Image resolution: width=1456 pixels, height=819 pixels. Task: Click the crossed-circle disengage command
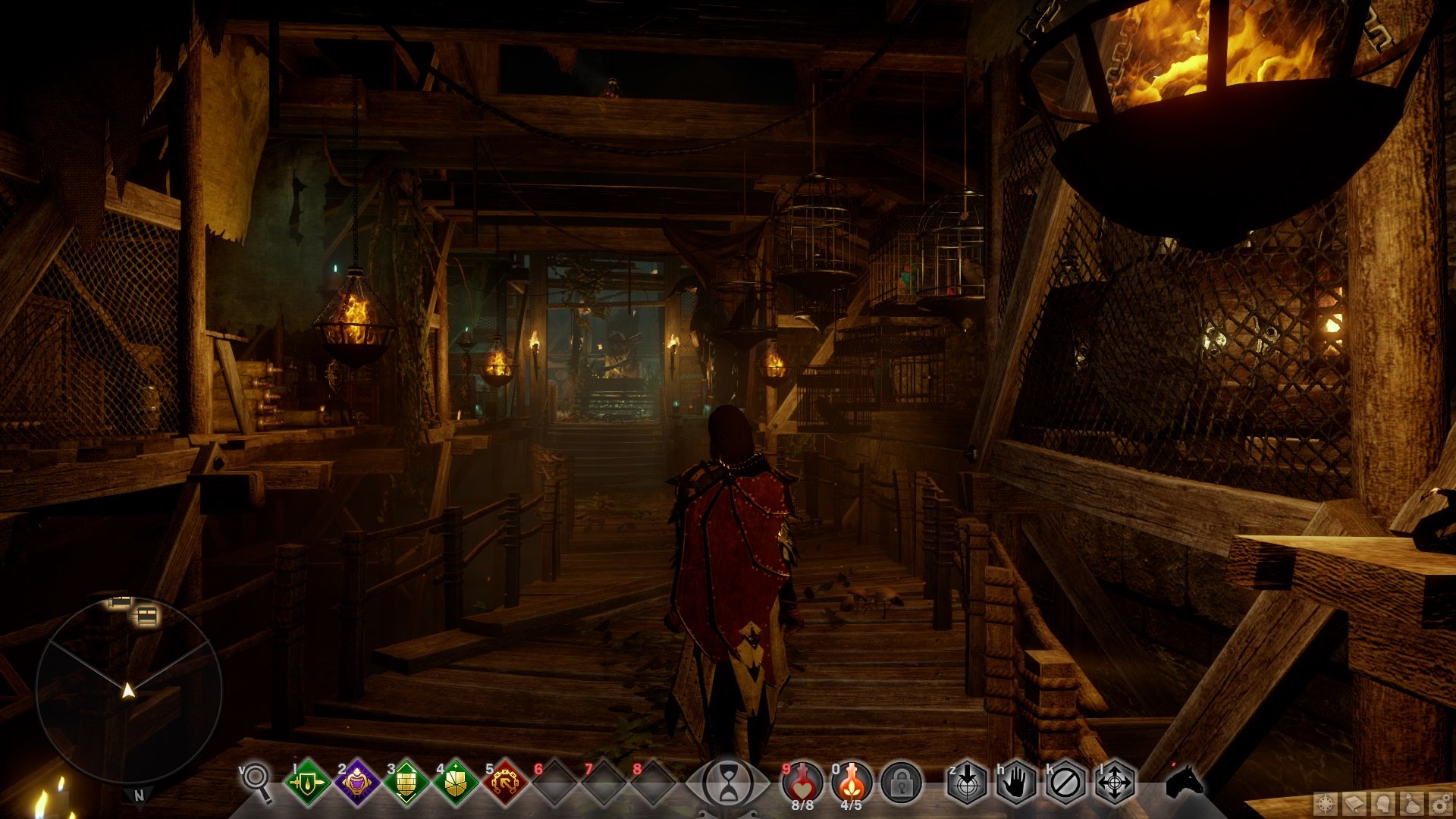point(1065,782)
